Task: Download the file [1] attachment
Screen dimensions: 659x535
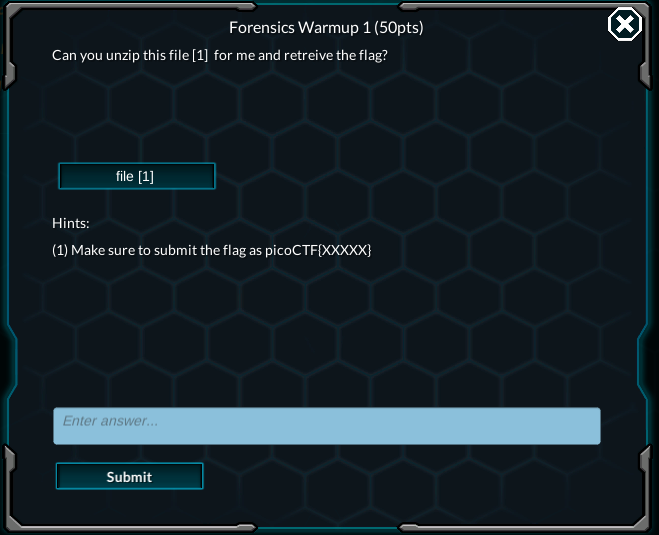Action: (136, 176)
